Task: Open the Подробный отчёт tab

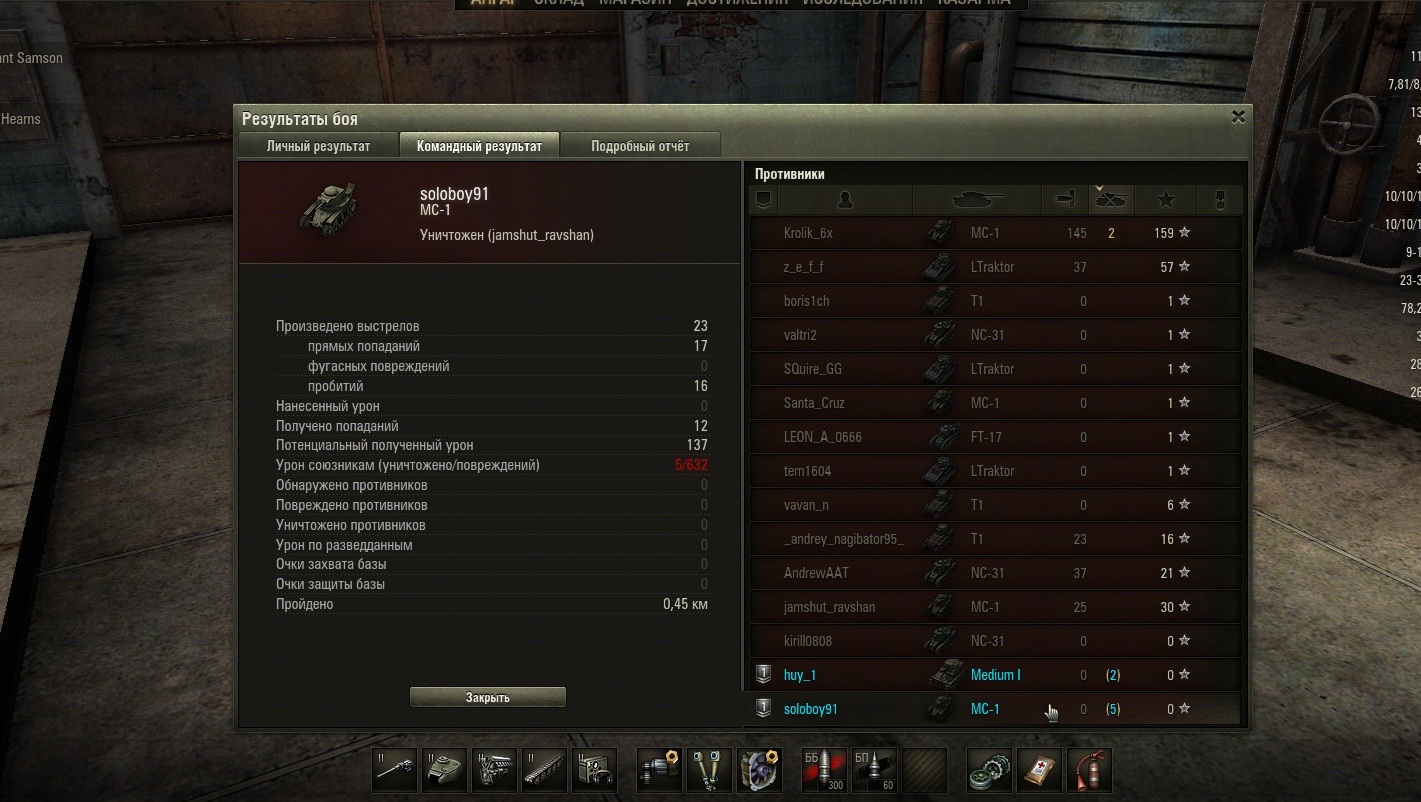Action: [x=640, y=146]
